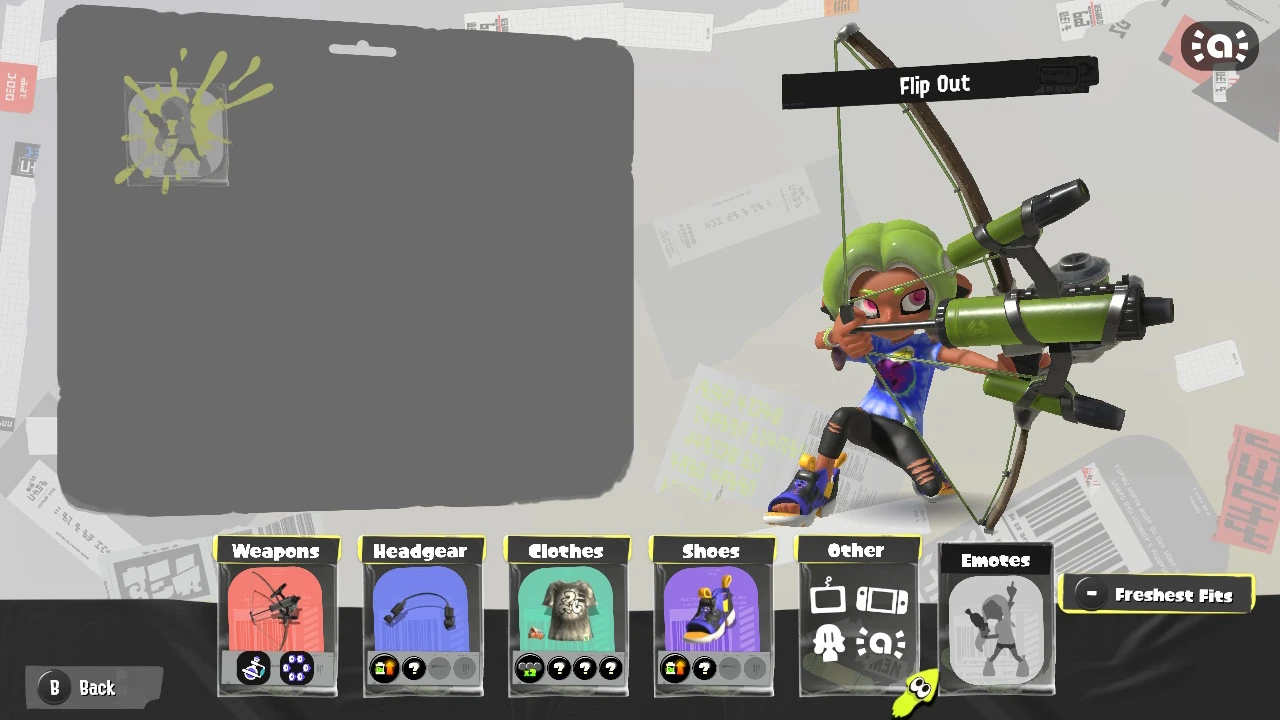
Task: Select the Flip Out title banner
Action: point(934,84)
